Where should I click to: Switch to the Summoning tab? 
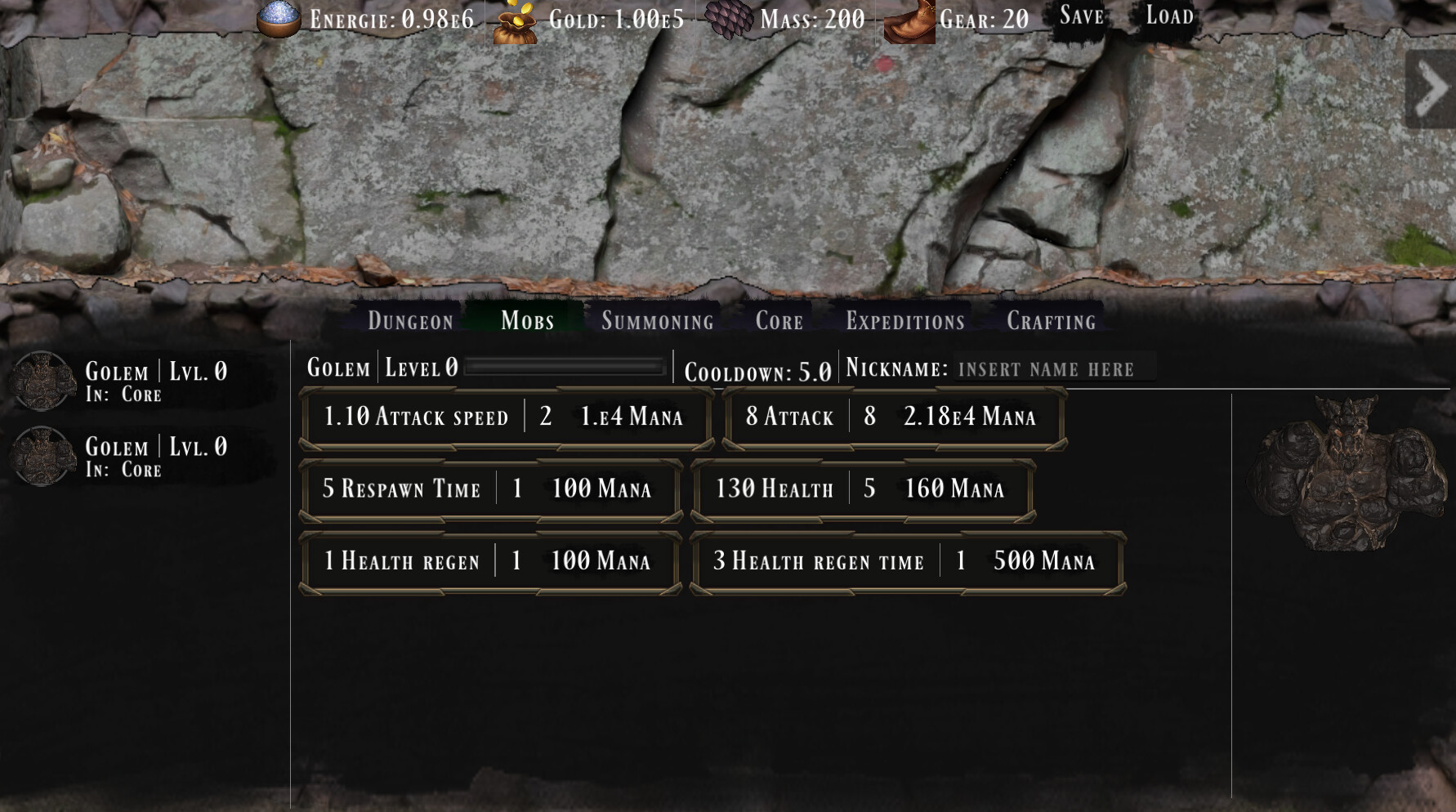coord(657,321)
